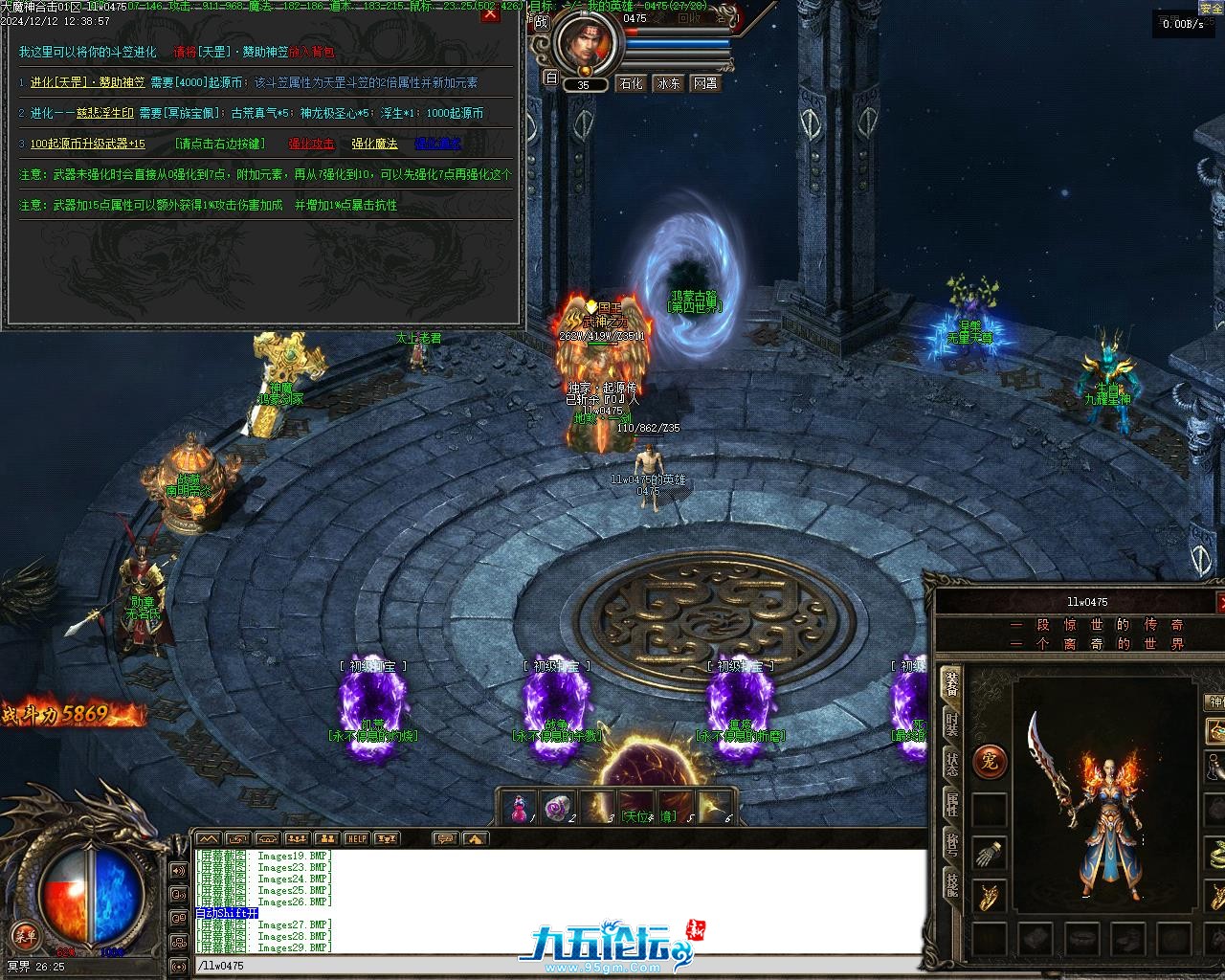Pick the yellow 强化魔法 link
This screenshot has height=980, width=1225.
coord(374,144)
